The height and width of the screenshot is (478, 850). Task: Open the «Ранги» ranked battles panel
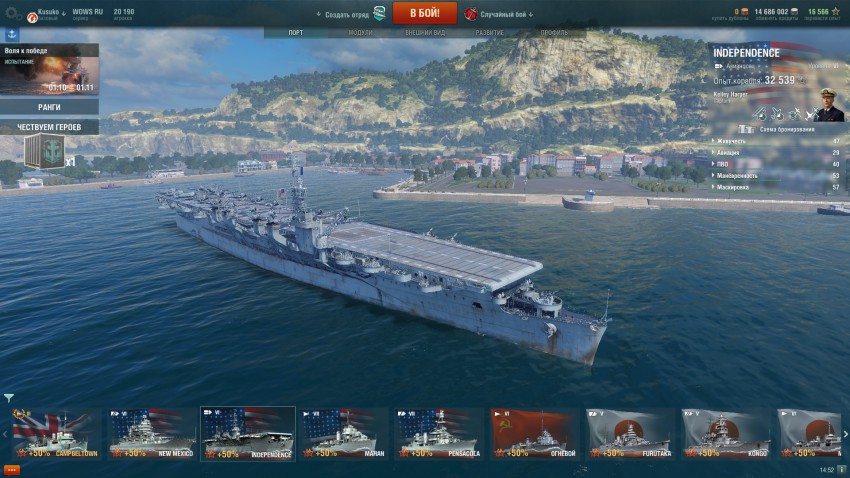tap(49, 107)
